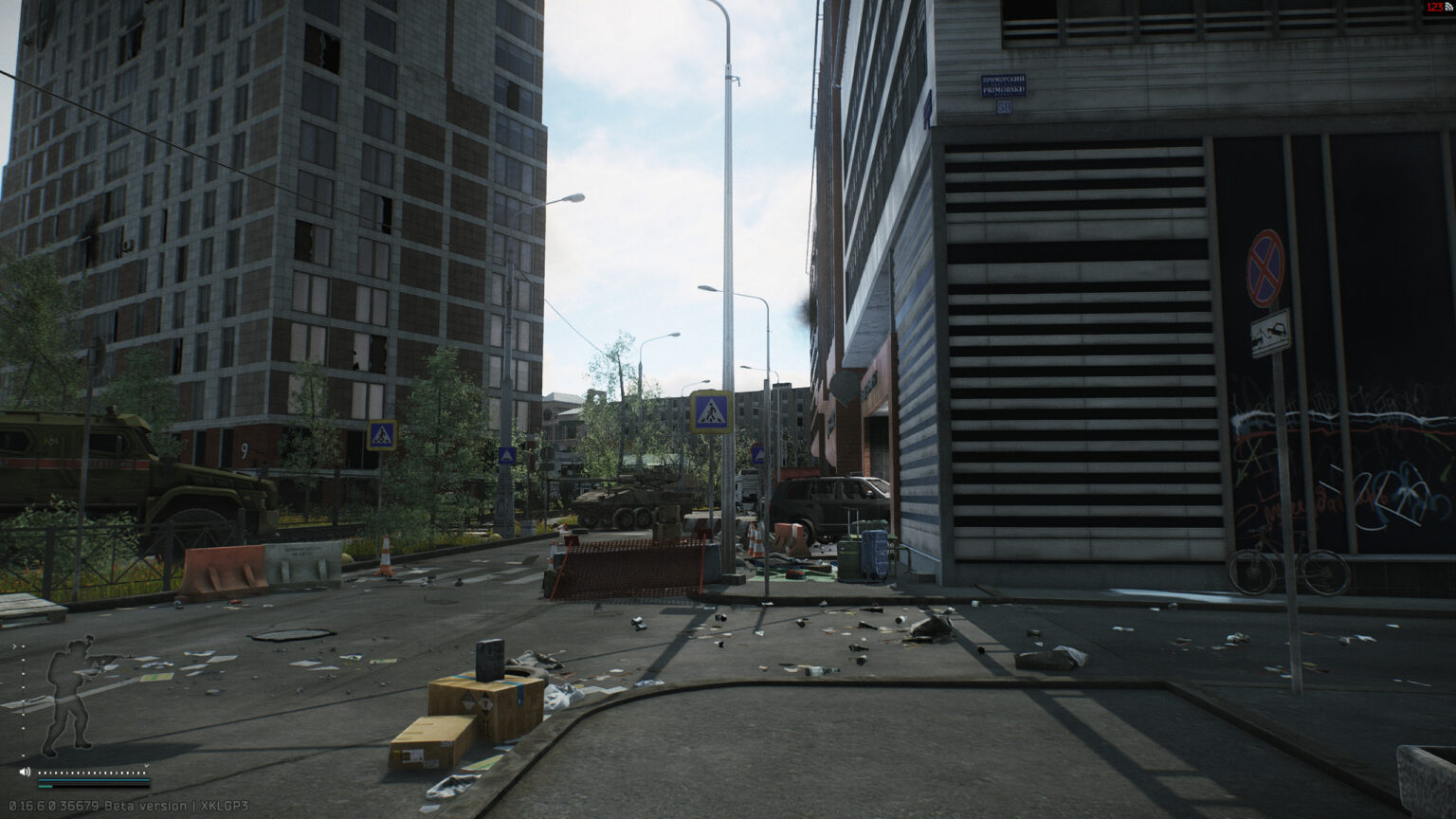The width and height of the screenshot is (1456, 819).
Task: Click the connection signal icon beside the FPS counter
Action: (x=1448, y=8)
